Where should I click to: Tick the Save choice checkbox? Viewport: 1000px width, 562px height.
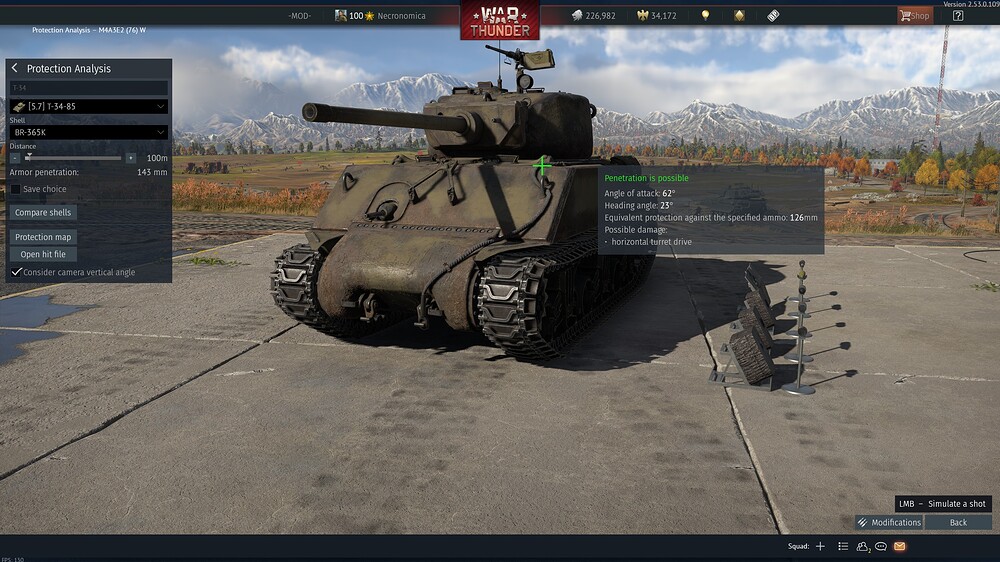coord(16,189)
